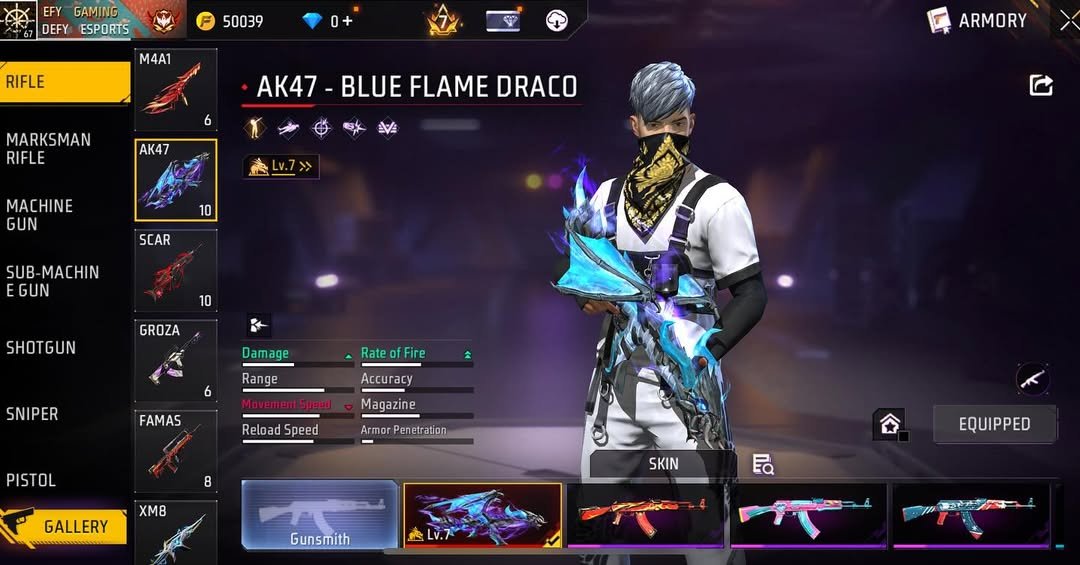
Task: Open the Lv.7 upgrade badge
Action: click(281, 167)
